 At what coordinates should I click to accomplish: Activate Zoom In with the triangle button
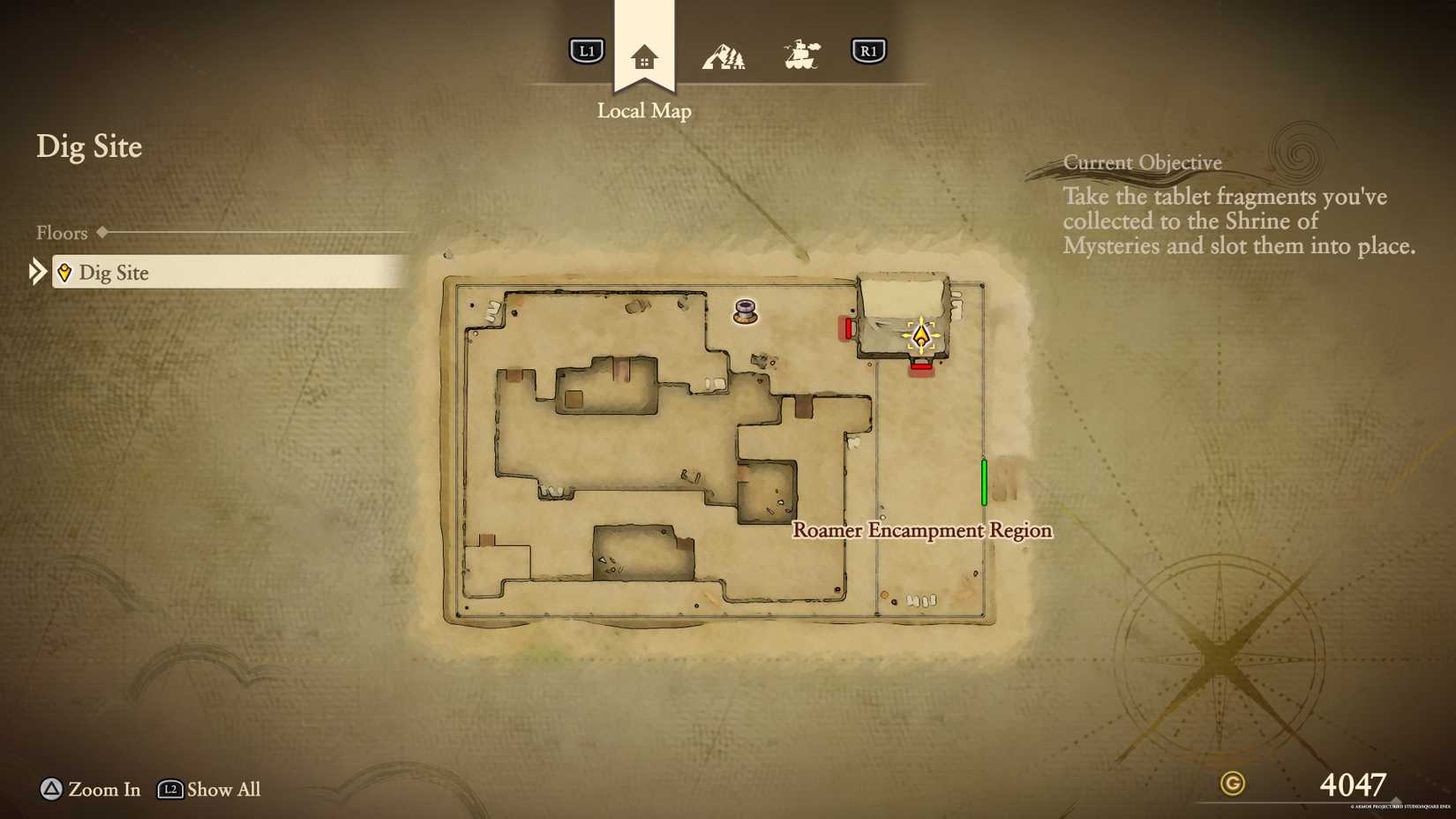pyautogui.click(x=50, y=790)
